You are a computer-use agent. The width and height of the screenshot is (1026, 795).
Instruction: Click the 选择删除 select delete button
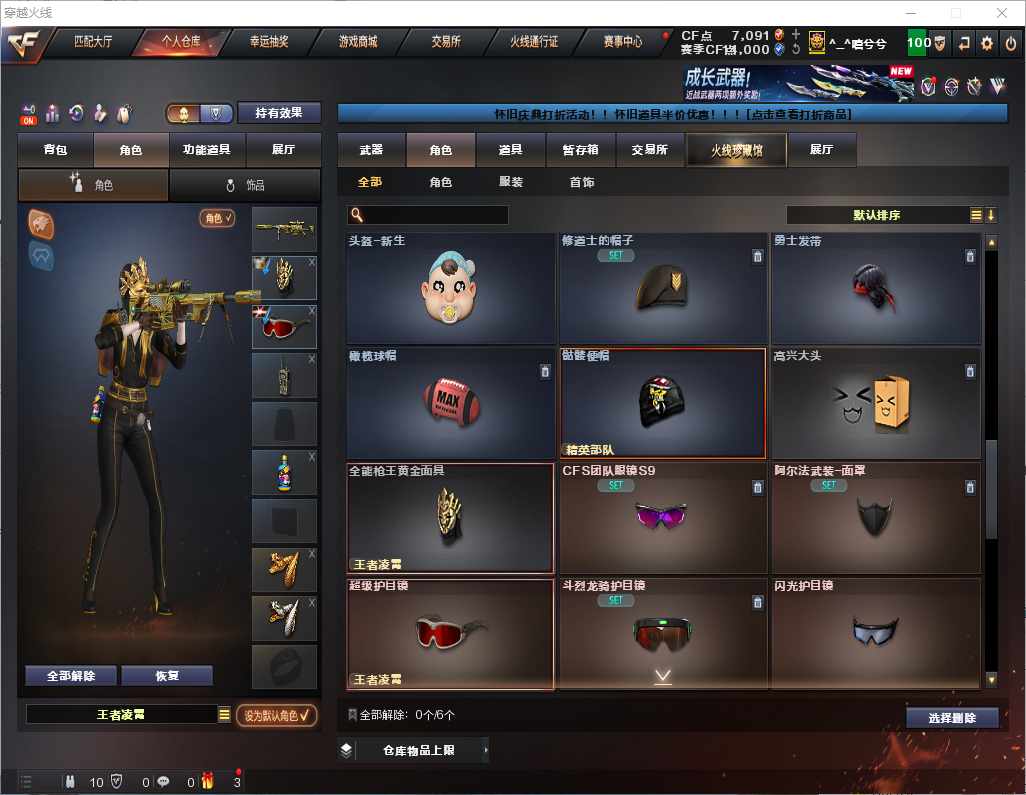952,718
